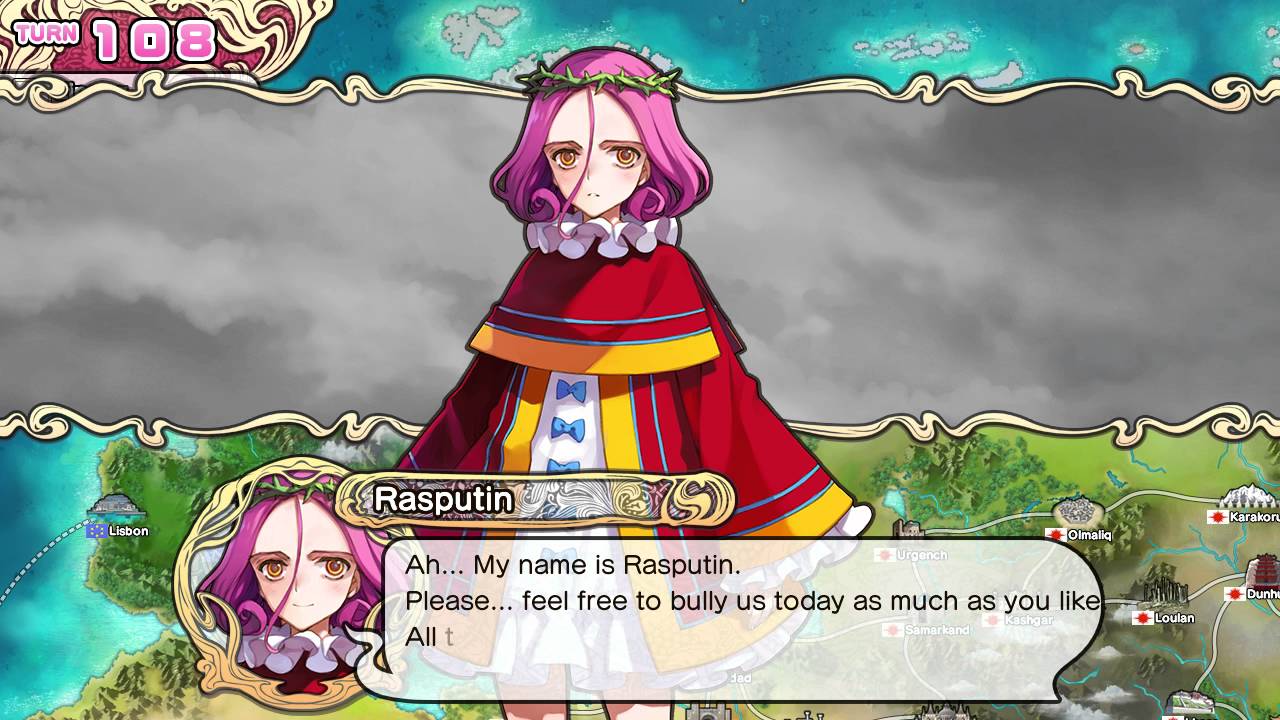Select the Samarkand city marker icon
Screen dimensions: 1280x720
point(893,630)
